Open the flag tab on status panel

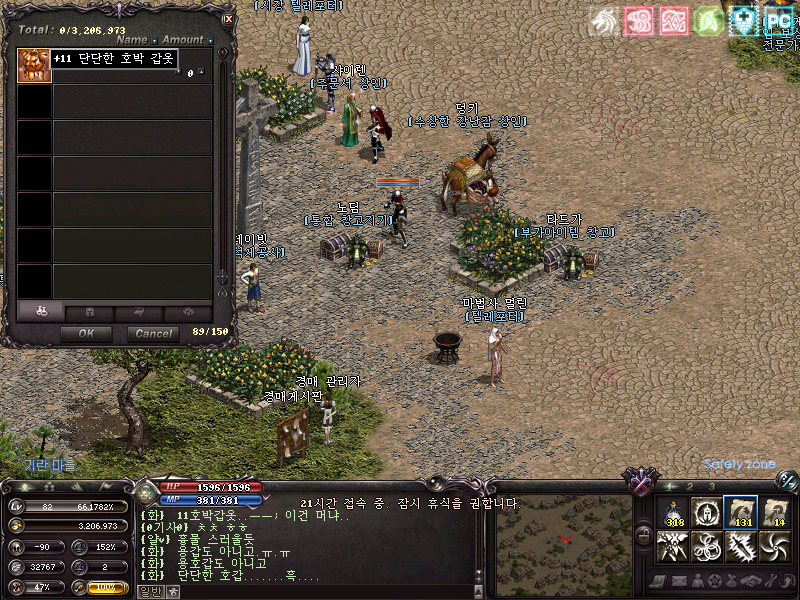point(106,487)
